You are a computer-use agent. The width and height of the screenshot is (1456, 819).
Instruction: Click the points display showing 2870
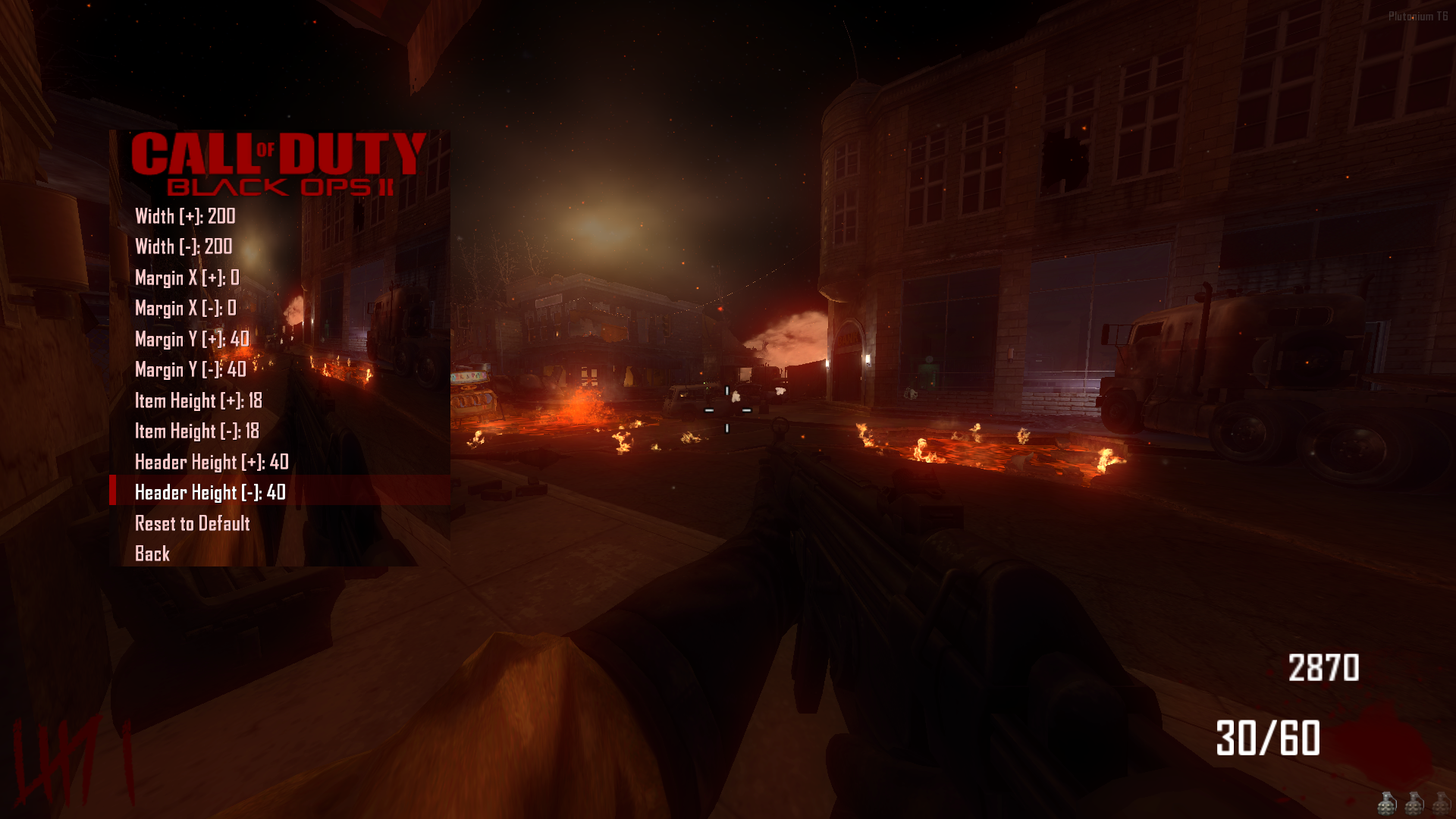[x=1323, y=669]
